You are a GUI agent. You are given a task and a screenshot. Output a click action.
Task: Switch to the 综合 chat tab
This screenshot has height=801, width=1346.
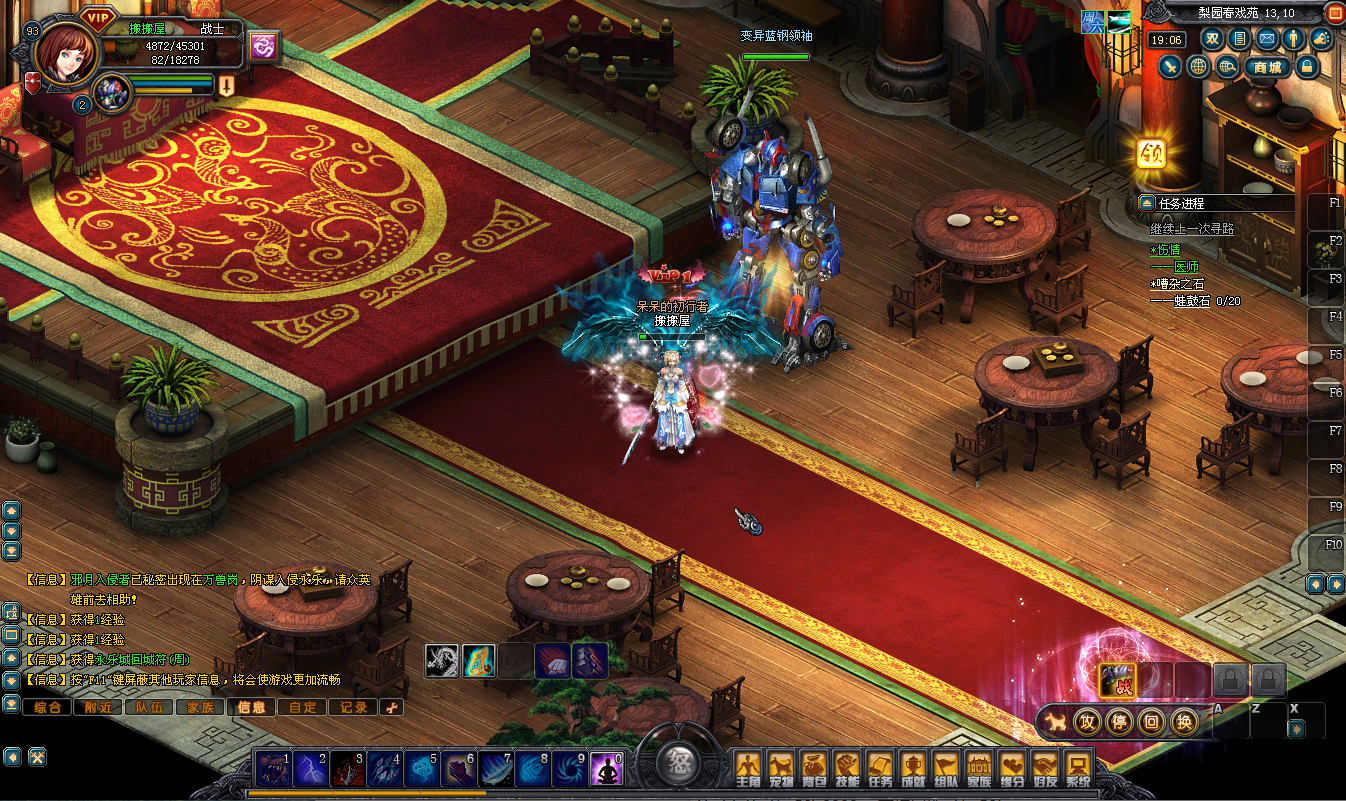click(47, 707)
